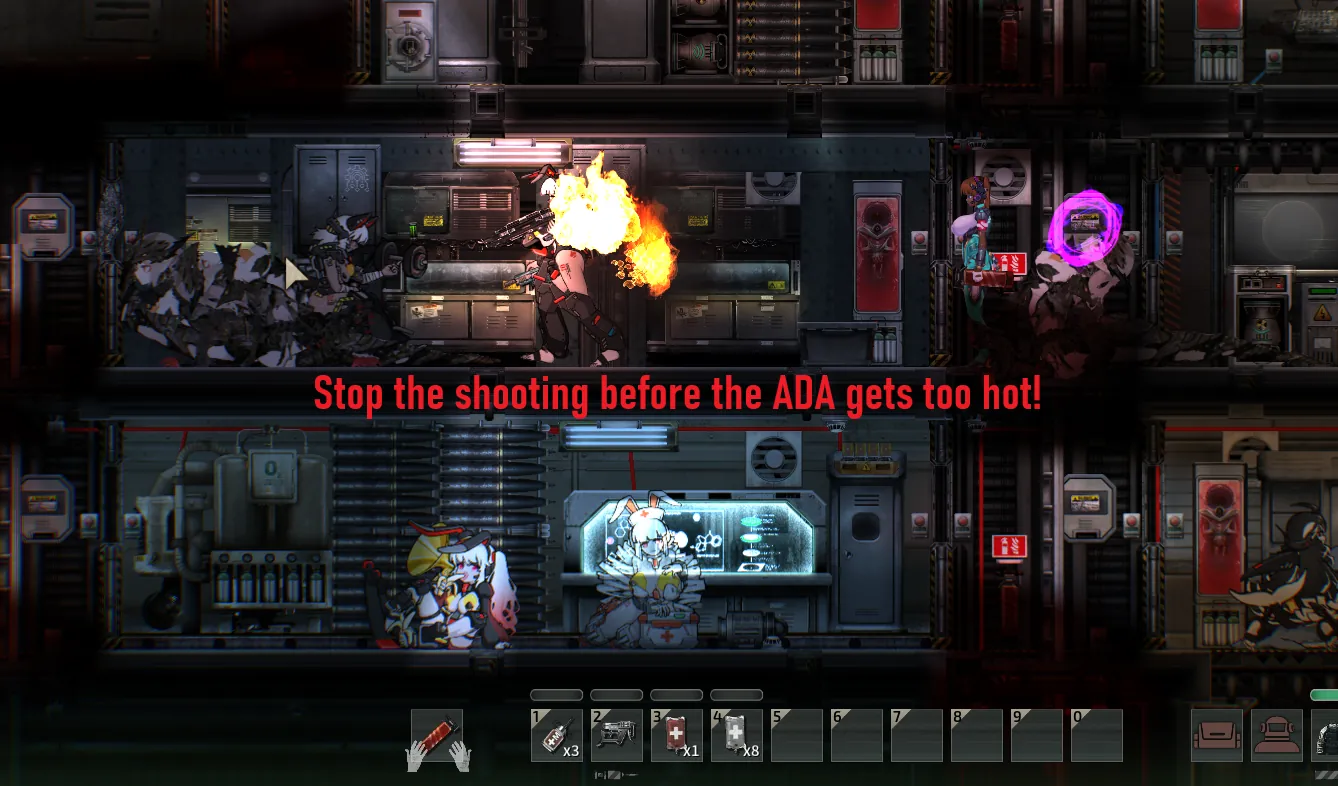Select the gun in hotbar slot 2

[616, 736]
